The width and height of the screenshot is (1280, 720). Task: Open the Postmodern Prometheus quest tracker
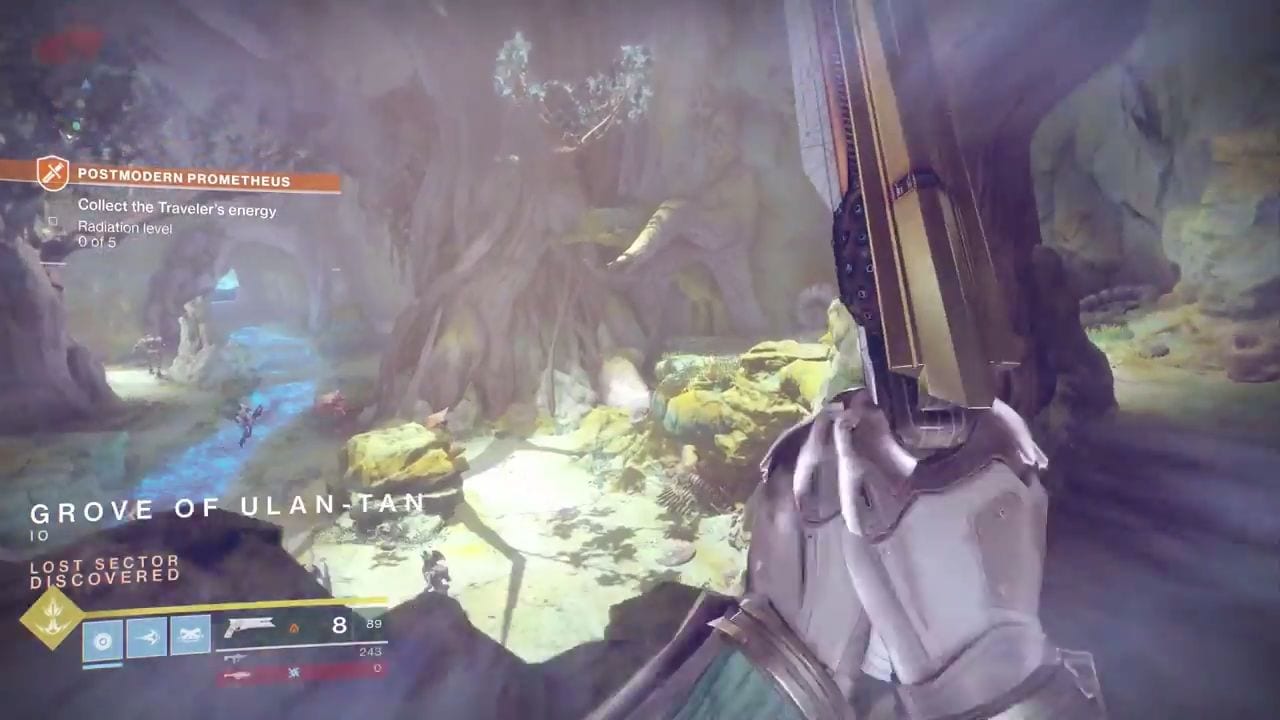pos(184,181)
